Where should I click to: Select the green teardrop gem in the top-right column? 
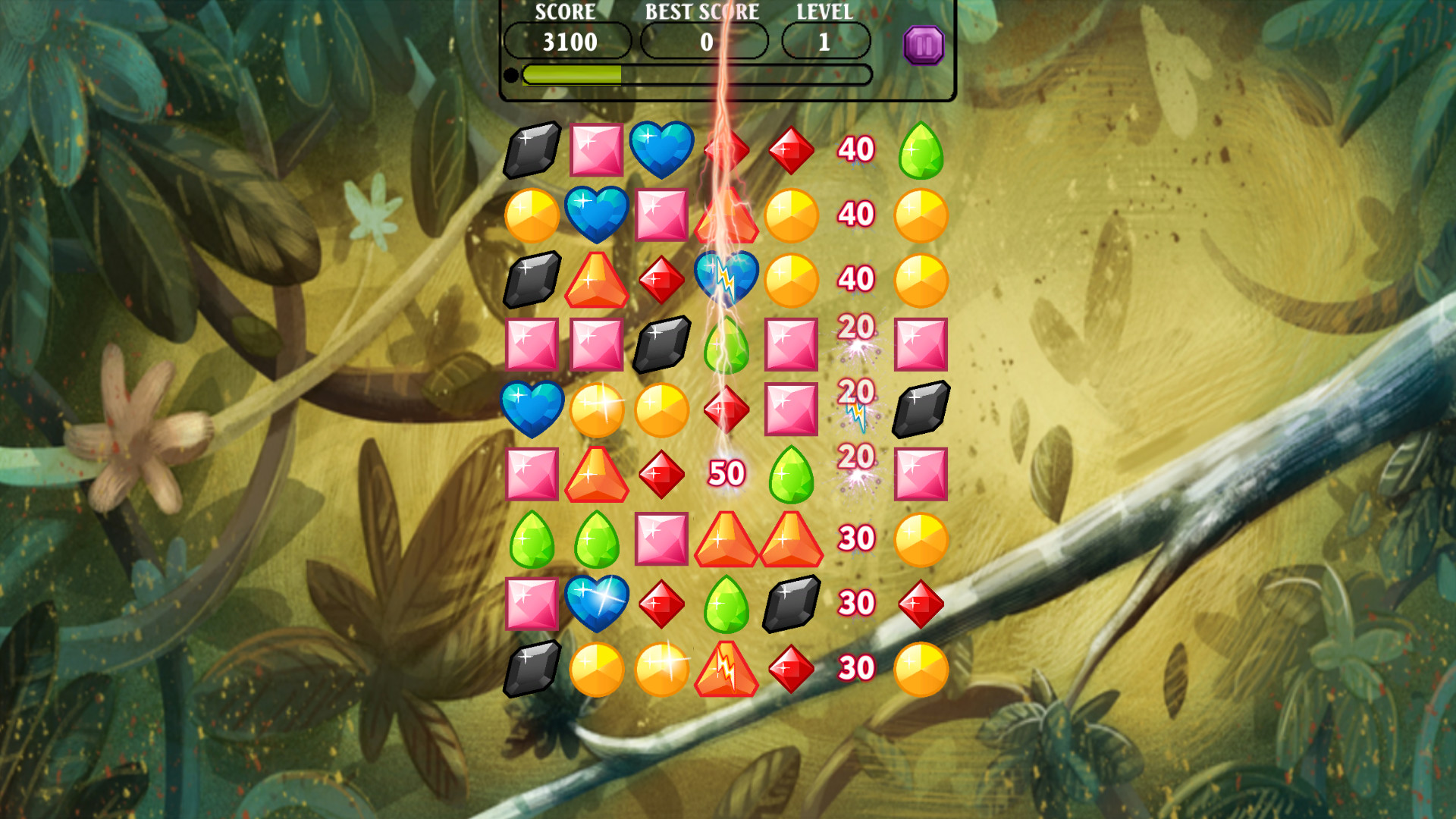coord(920,149)
